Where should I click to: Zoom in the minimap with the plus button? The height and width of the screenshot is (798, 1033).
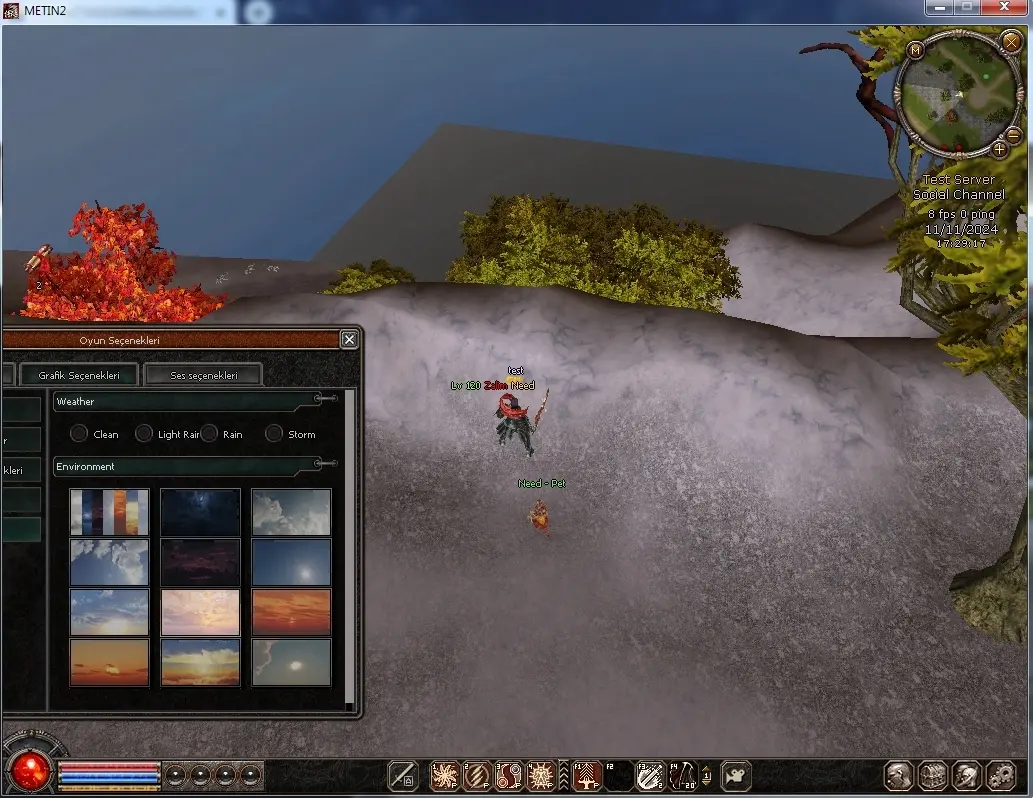[x=999, y=149]
